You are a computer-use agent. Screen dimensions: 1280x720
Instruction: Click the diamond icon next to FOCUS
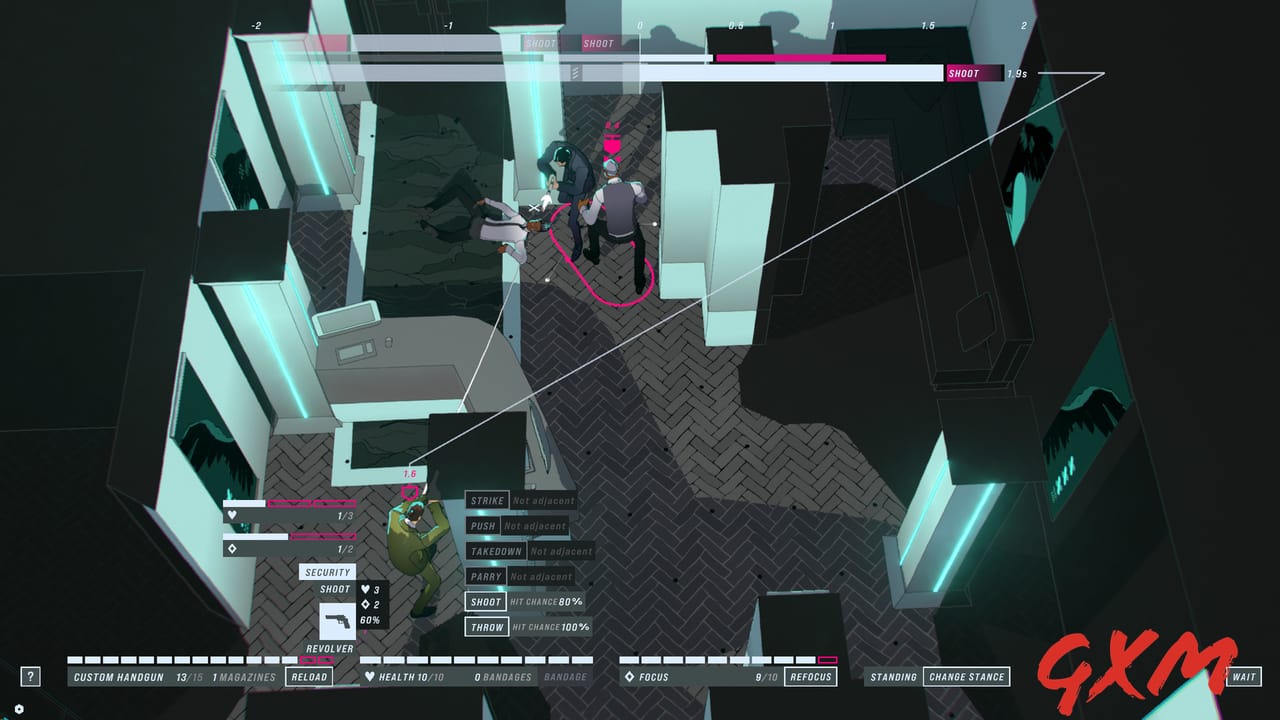[x=629, y=676]
